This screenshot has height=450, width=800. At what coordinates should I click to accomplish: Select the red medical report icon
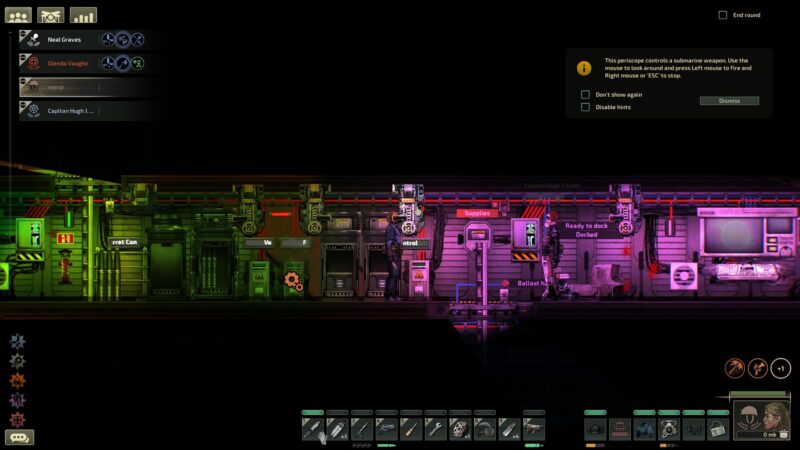pos(17,418)
